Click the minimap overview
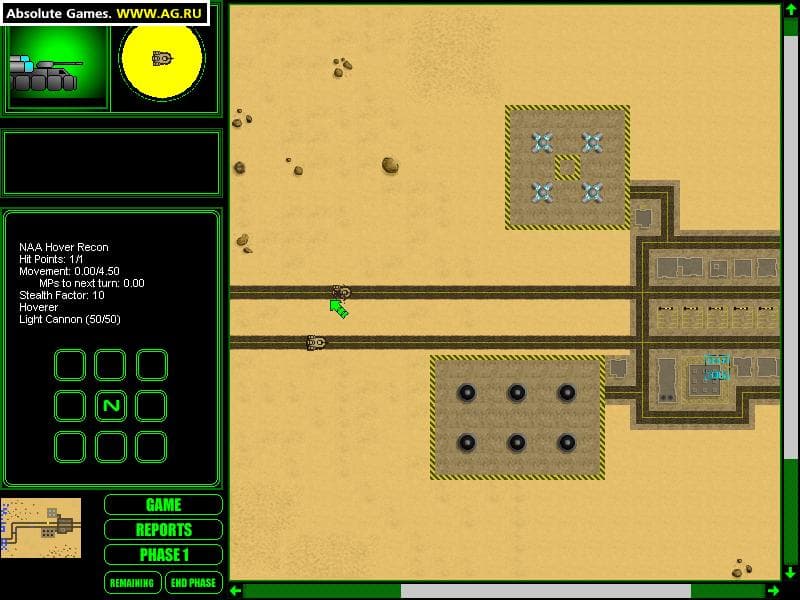This screenshot has width=800, height=600. (41, 527)
